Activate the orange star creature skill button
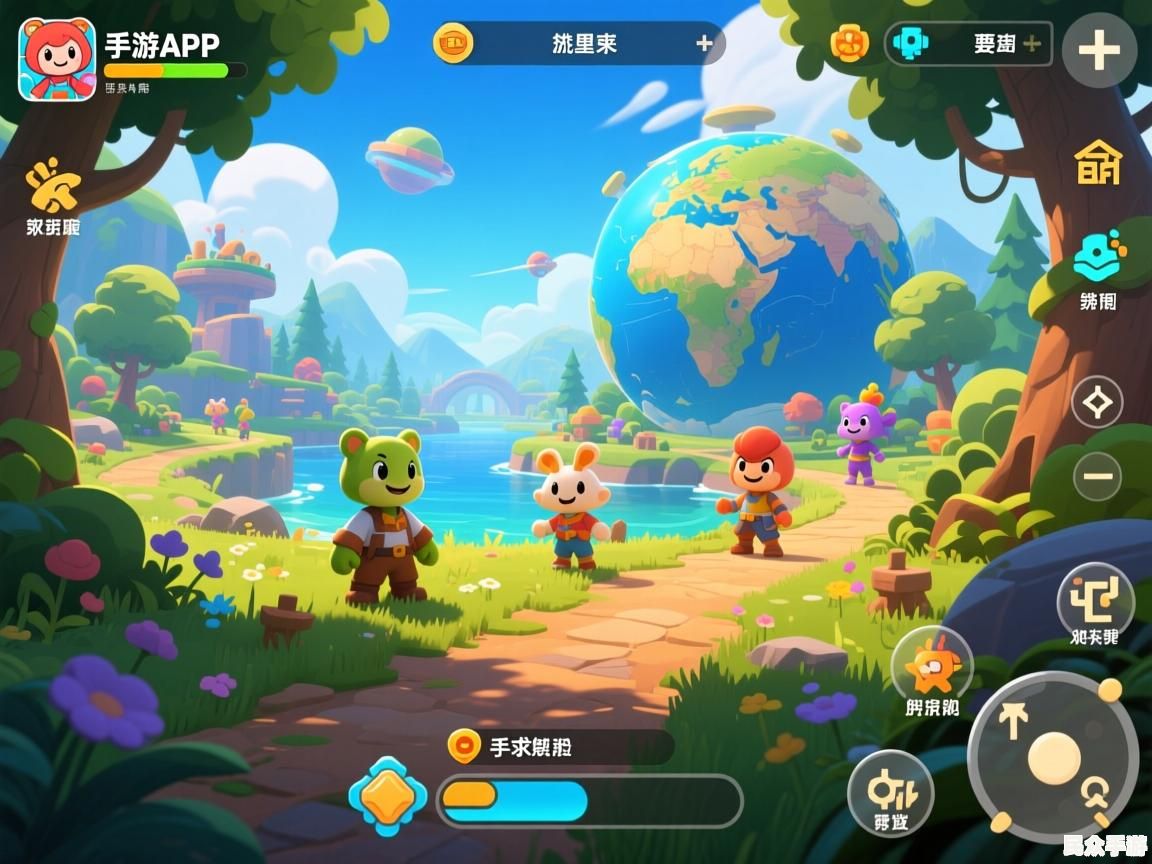The width and height of the screenshot is (1152, 864). pyautogui.click(x=932, y=666)
